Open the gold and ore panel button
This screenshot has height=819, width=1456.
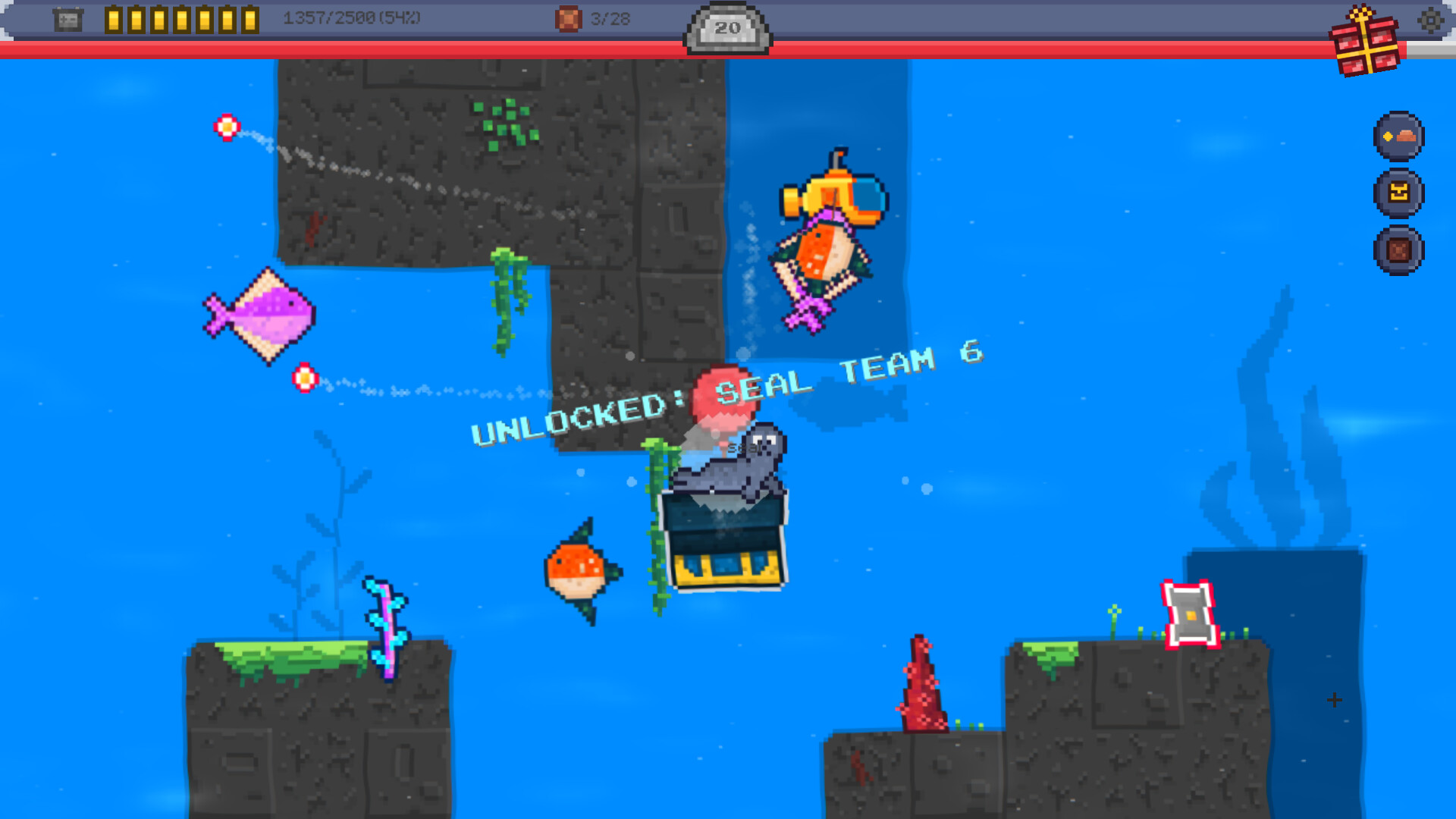click(x=1399, y=138)
